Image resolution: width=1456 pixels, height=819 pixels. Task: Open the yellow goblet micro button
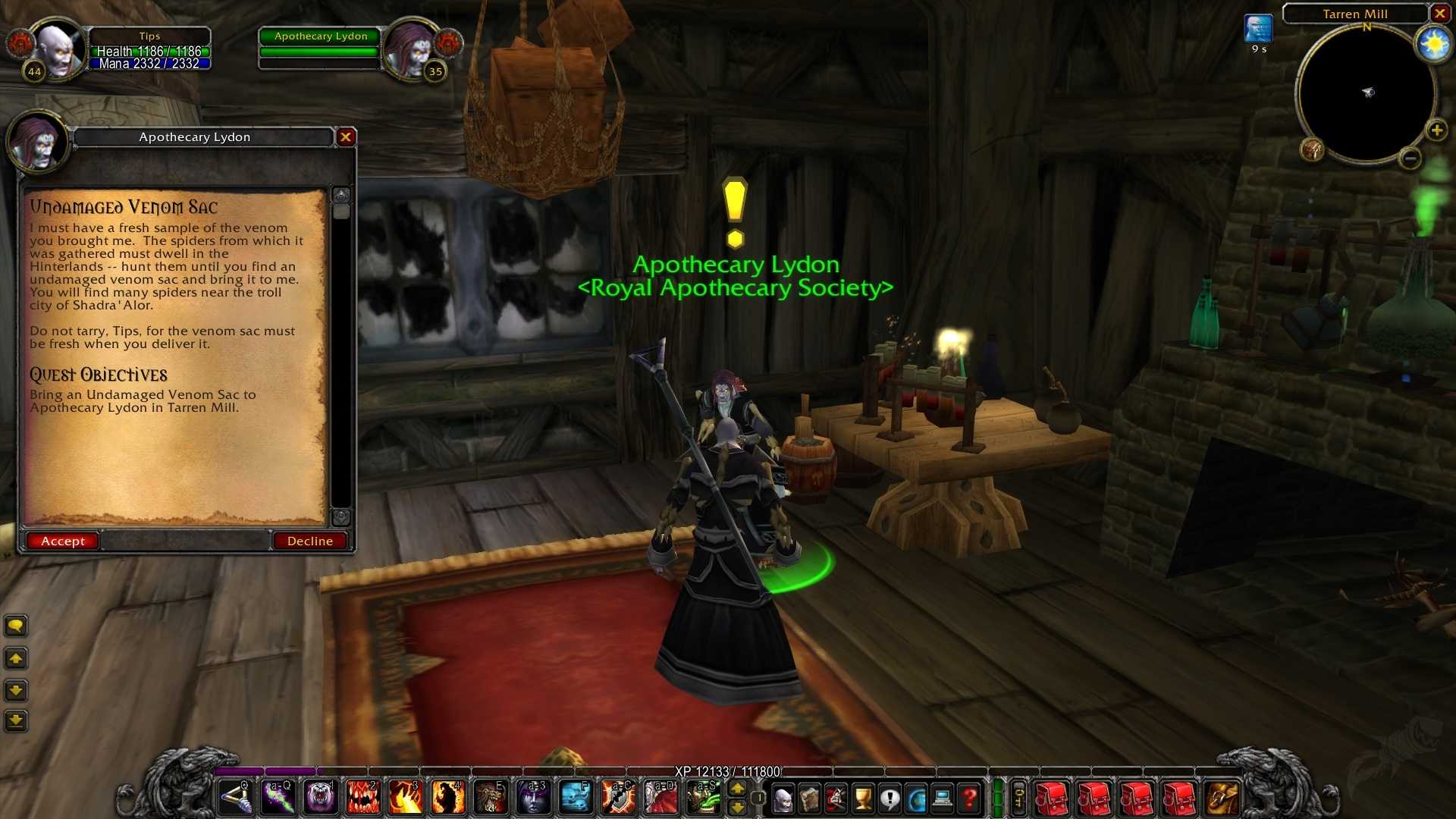[x=863, y=799]
